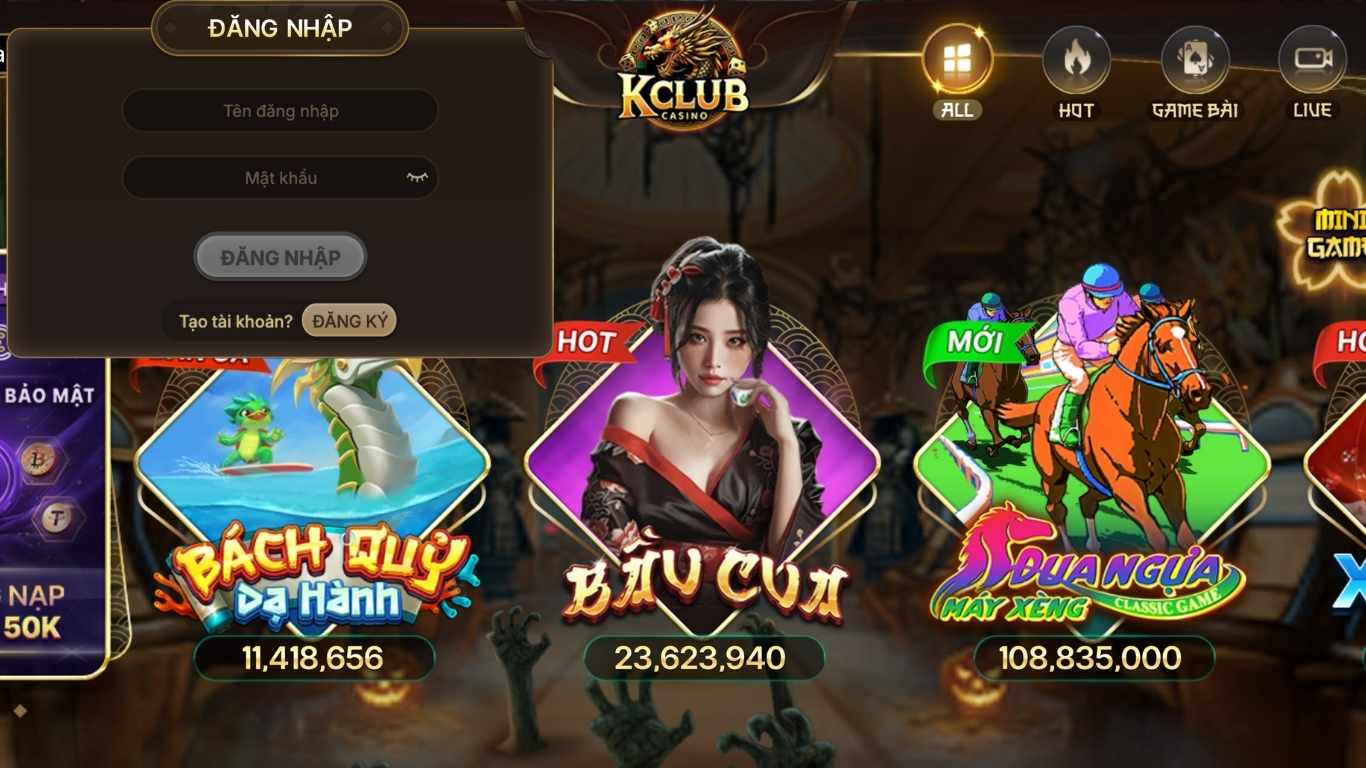Click the ĐĂNG KÝ register button
The width and height of the screenshot is (1366, 768).
[349, 320]
